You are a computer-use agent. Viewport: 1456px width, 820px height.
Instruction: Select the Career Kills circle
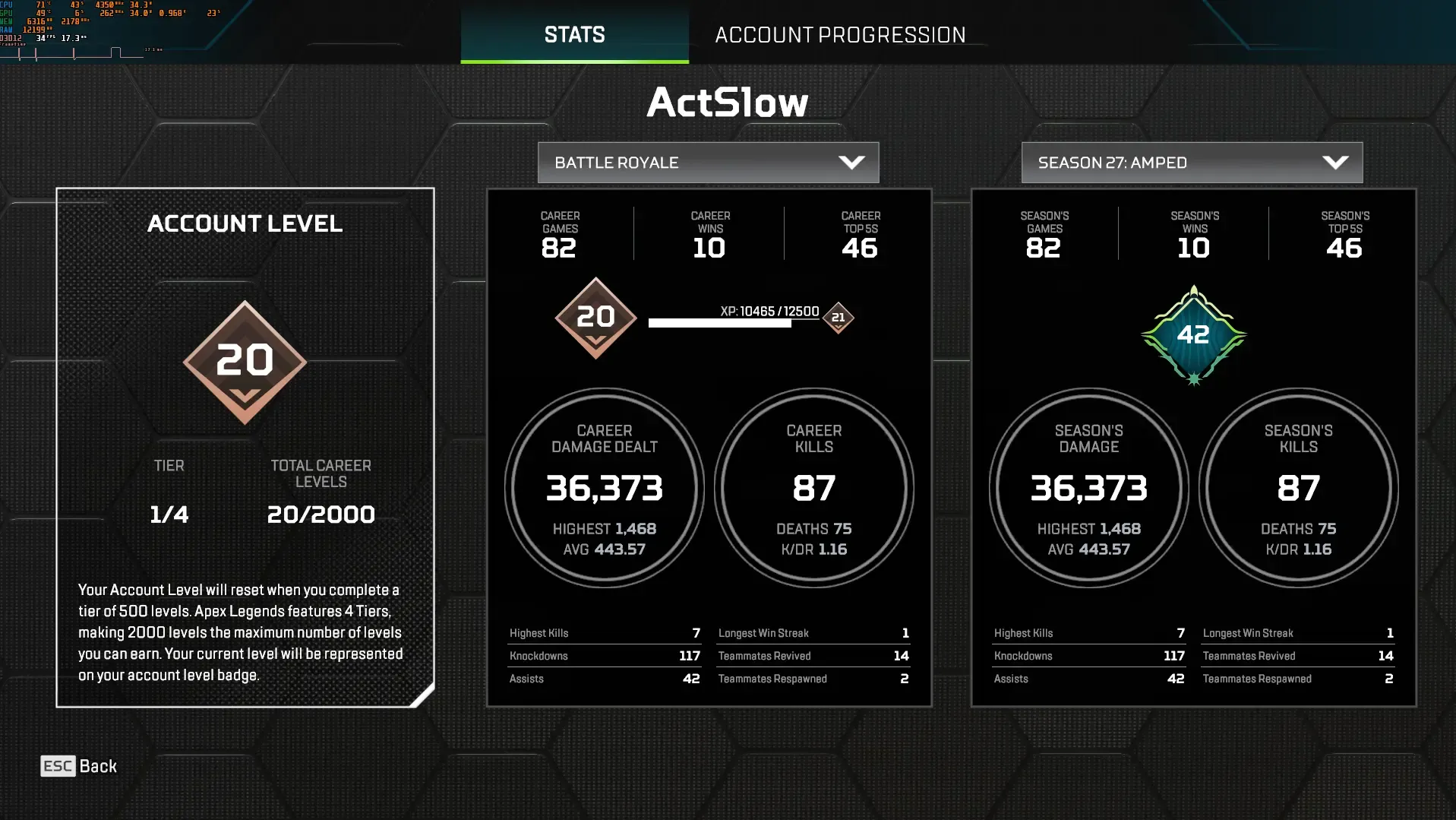813,489
